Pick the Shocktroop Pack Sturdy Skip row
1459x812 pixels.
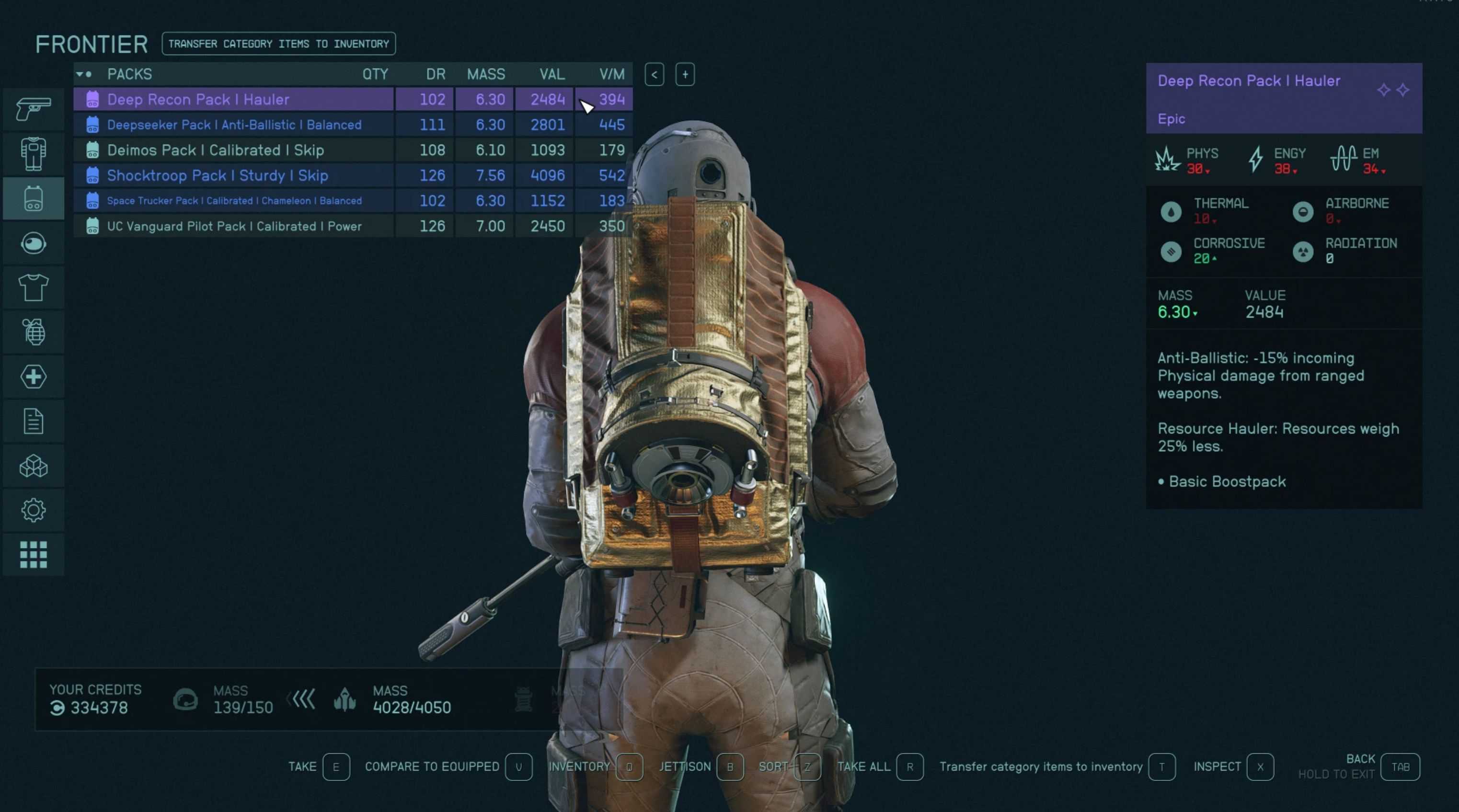tap(233, 175)
